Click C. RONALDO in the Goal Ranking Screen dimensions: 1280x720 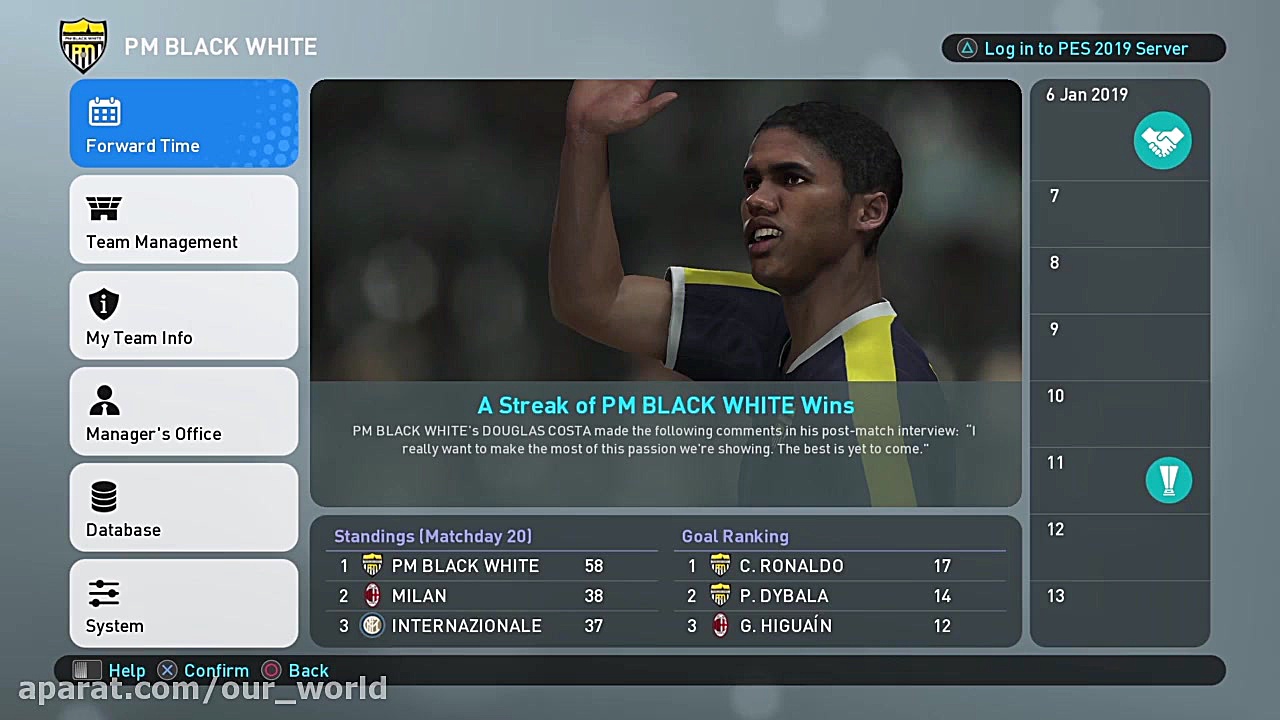791,565
